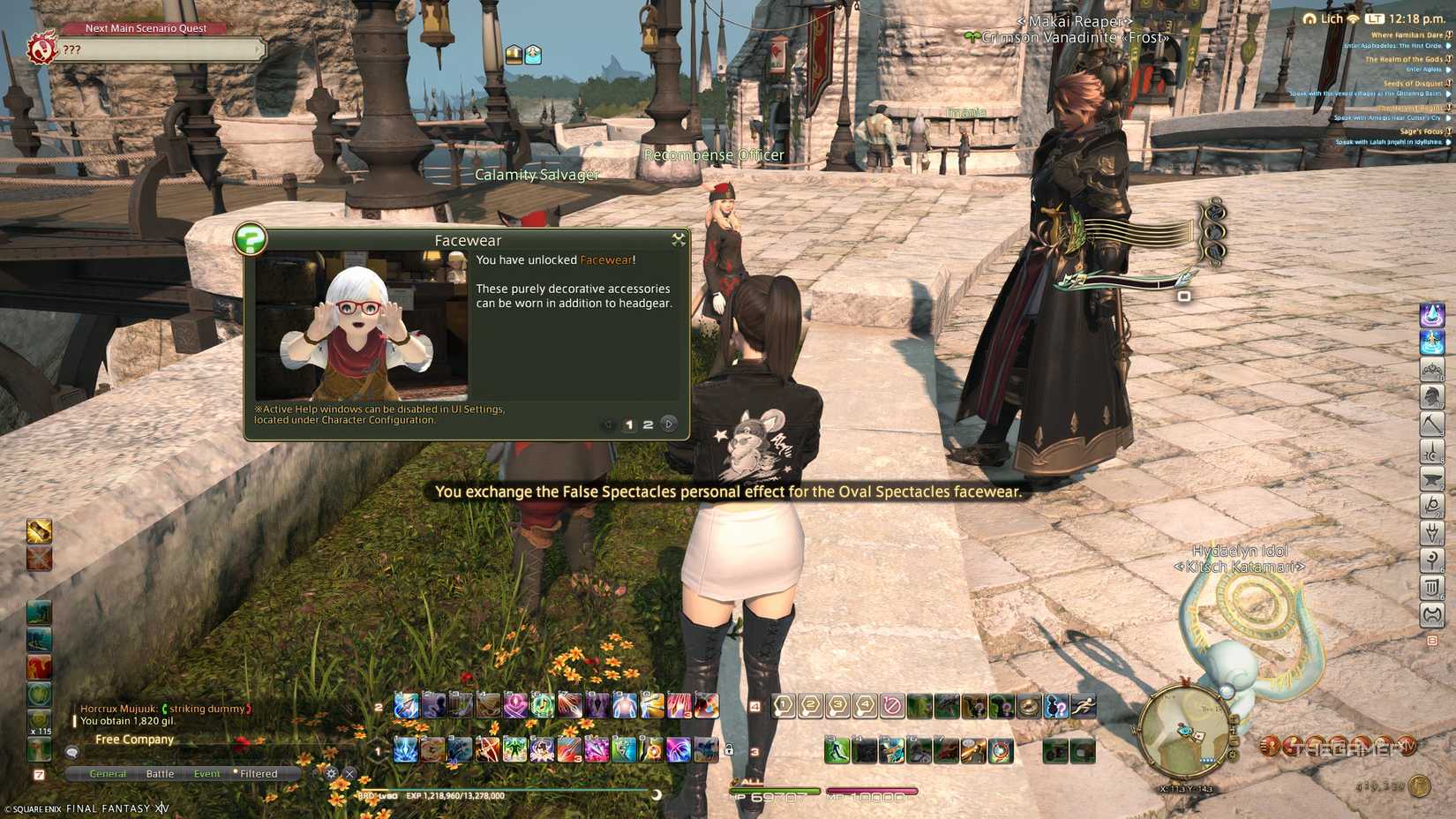Screen dimensions: 1456x819
Task: Toggle the padlock lock icon beside the hotbar
Action: (730, 748)
